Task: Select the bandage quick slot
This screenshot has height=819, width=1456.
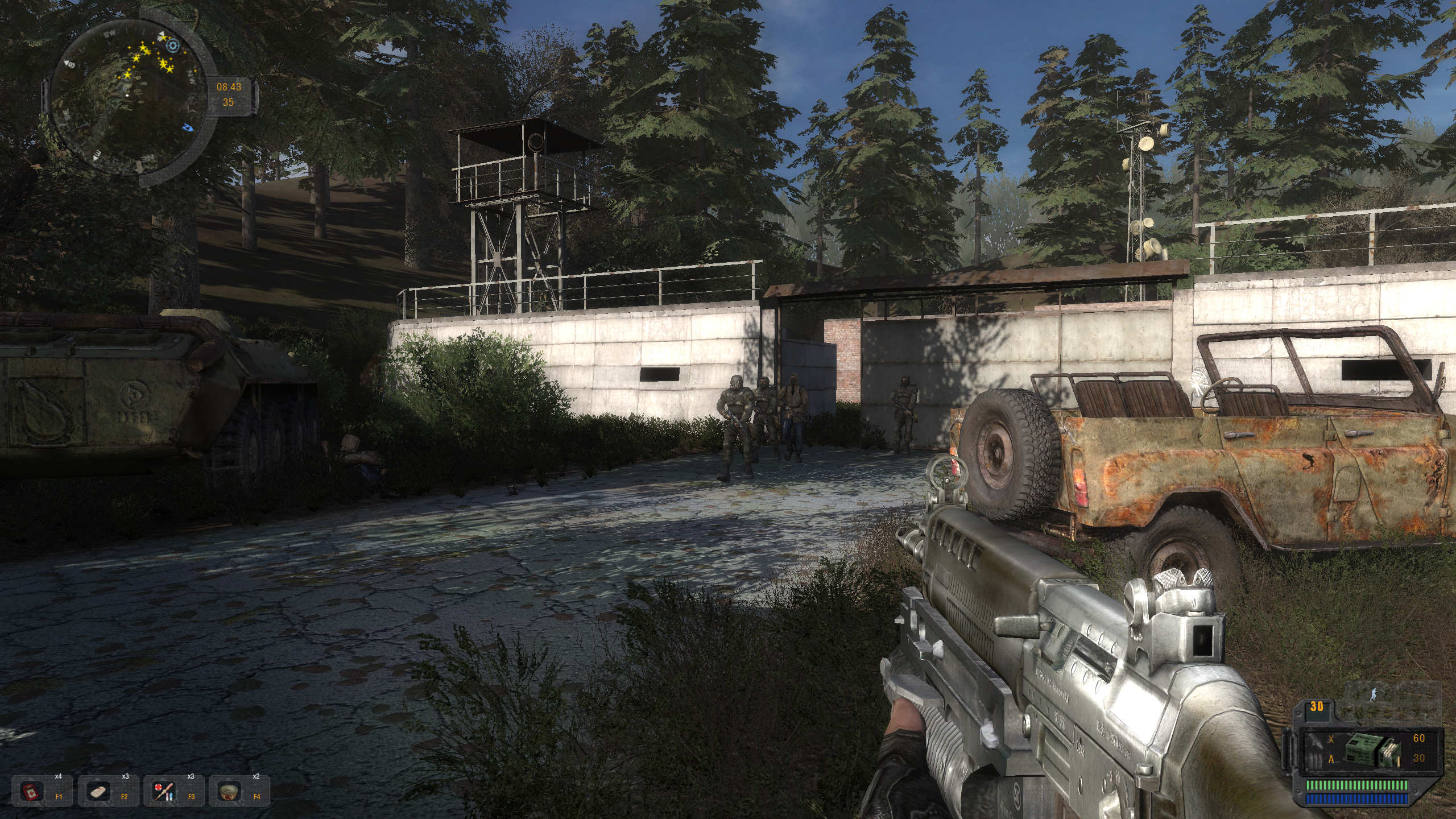Action: click(98, 791)
